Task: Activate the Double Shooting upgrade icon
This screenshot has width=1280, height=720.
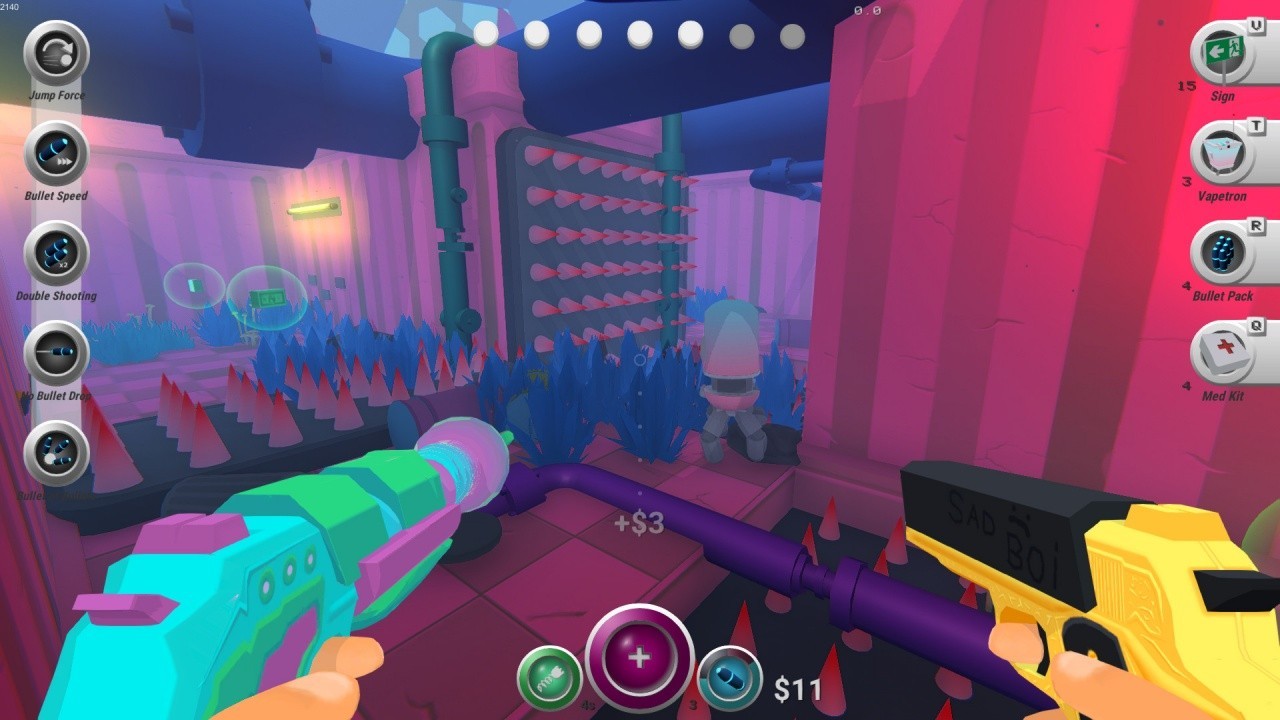Action: [x=57, y=253]
